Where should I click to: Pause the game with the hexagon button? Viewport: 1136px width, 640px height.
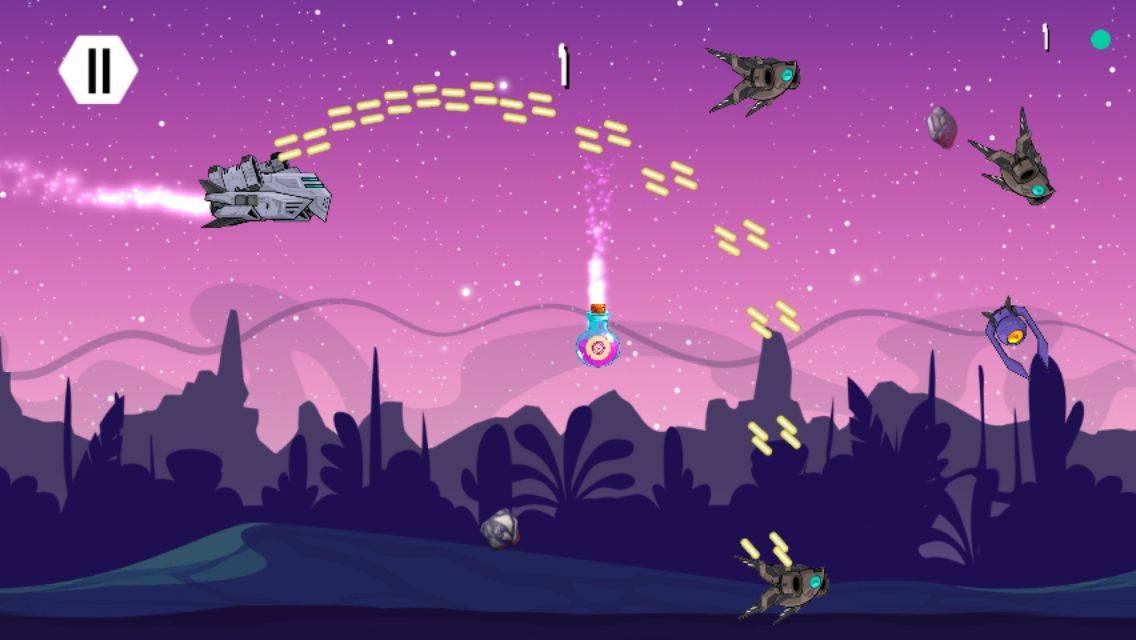coord(98,70)
